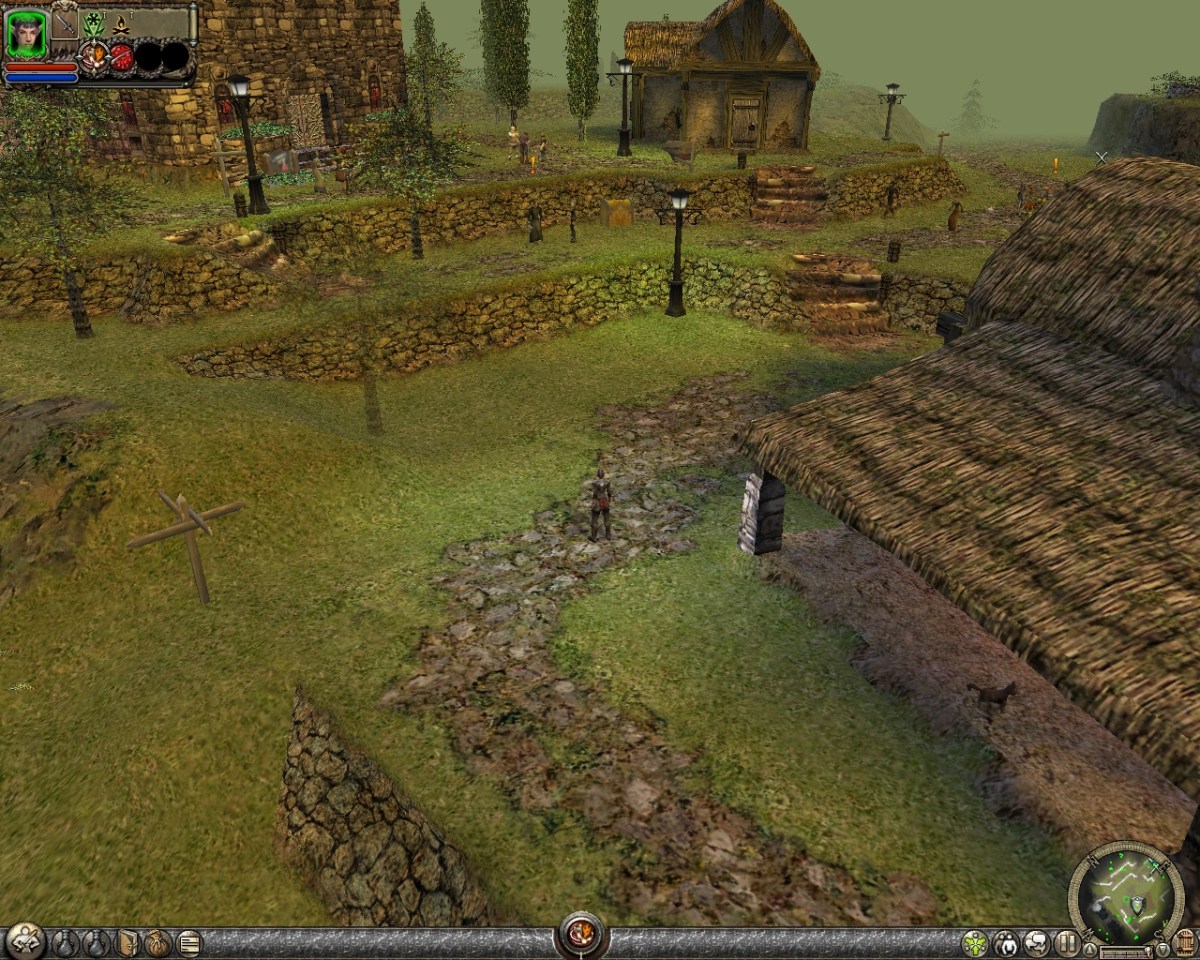Viewport: 1200px width, 960px height.
Task: Adjust the zoom slider under the minimap
Action: click(1125, 952)
